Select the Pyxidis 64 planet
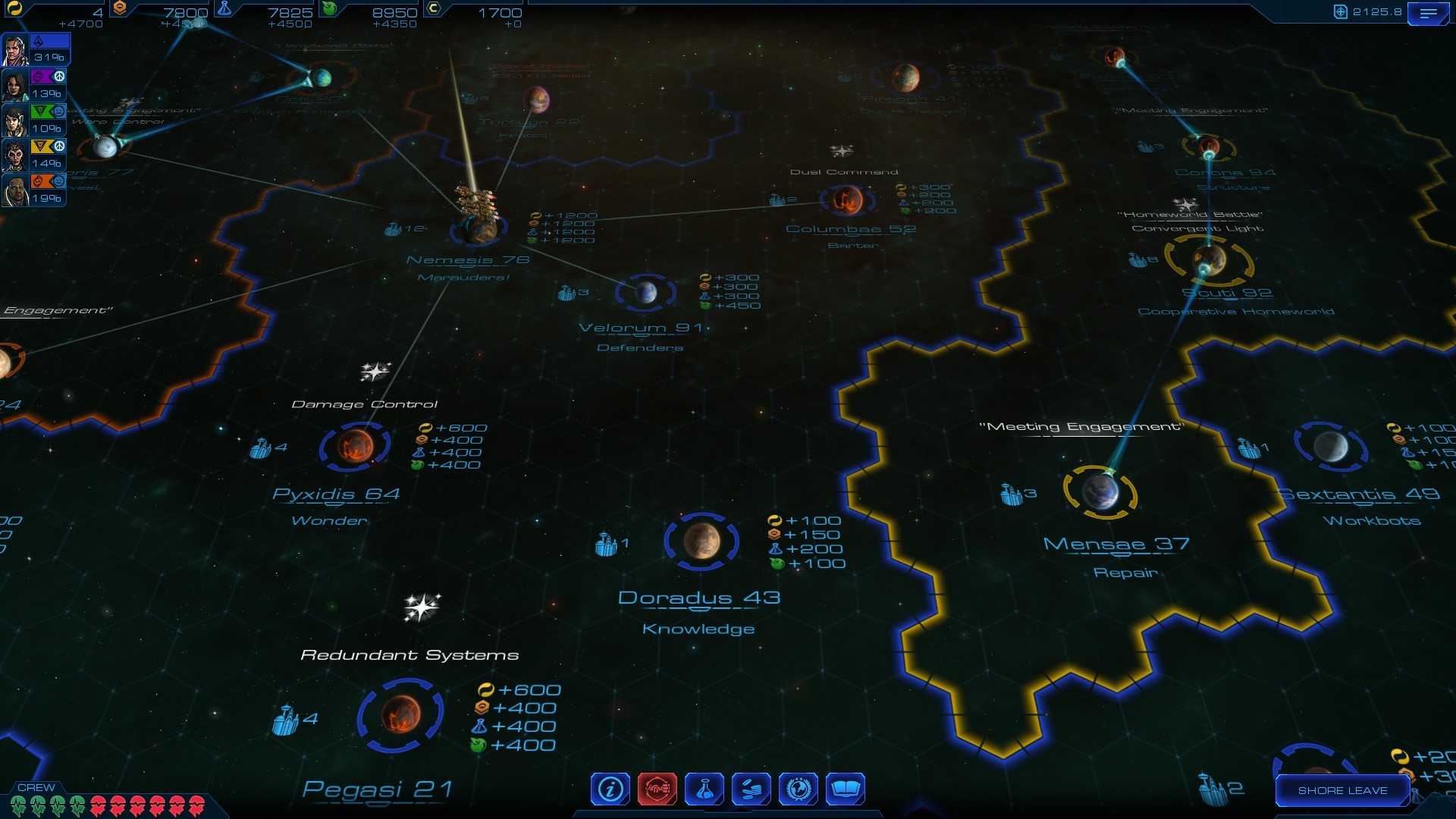1456x819 pixels. [x=355, y=446]
